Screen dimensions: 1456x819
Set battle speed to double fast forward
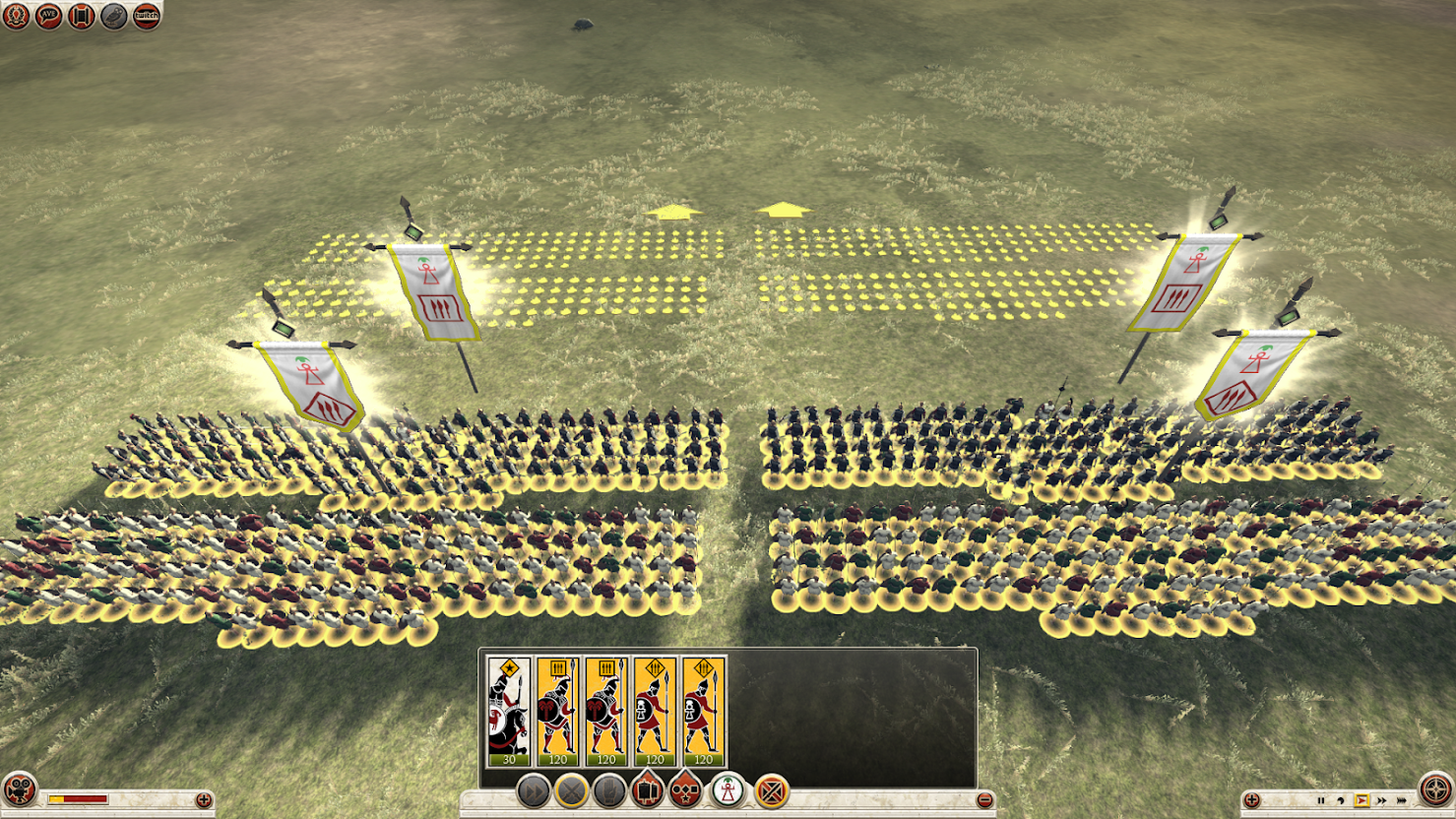click(x=1381, y=800)
